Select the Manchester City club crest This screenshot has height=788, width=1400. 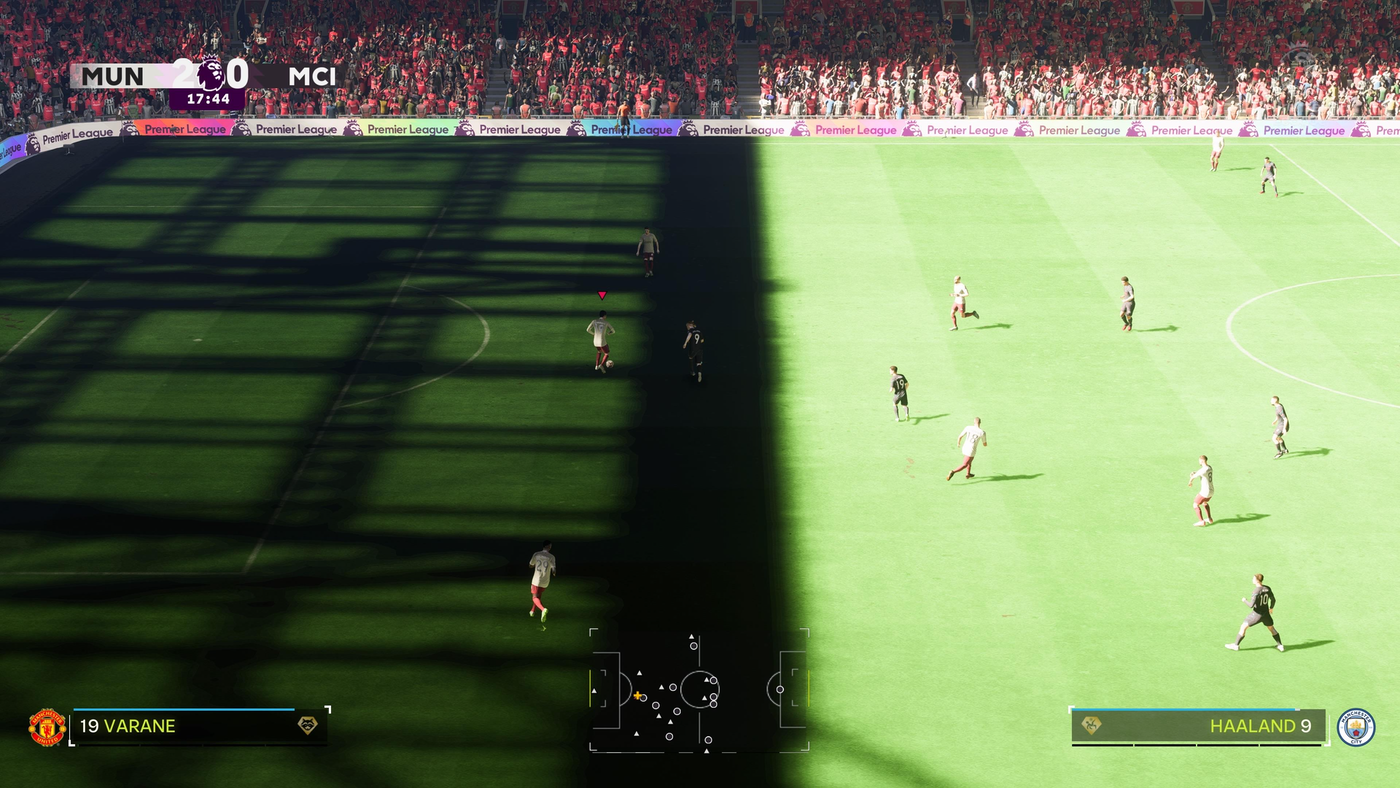coord(1356,727)
